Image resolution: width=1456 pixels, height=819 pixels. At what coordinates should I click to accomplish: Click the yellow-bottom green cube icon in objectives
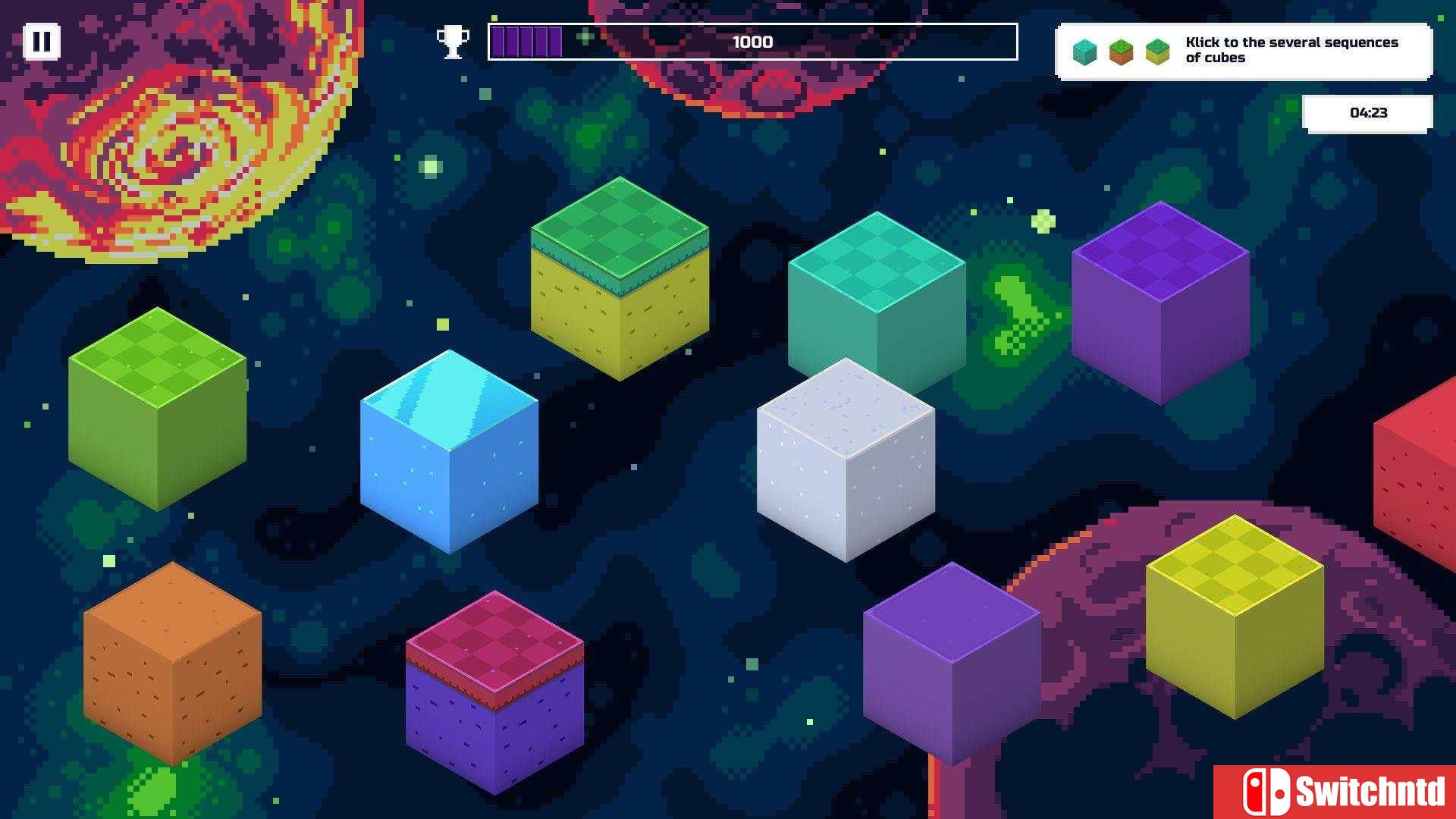[x=1157, y=53]
